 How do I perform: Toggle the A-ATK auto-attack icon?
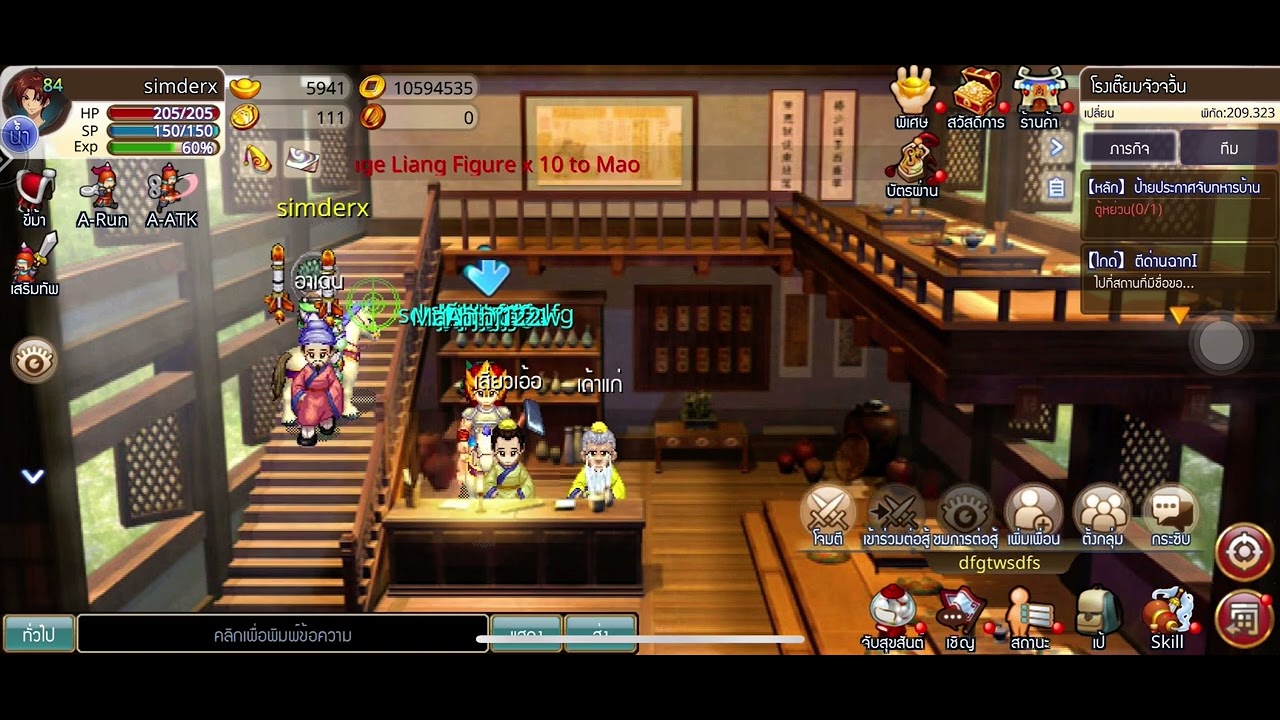pos(171,194)
